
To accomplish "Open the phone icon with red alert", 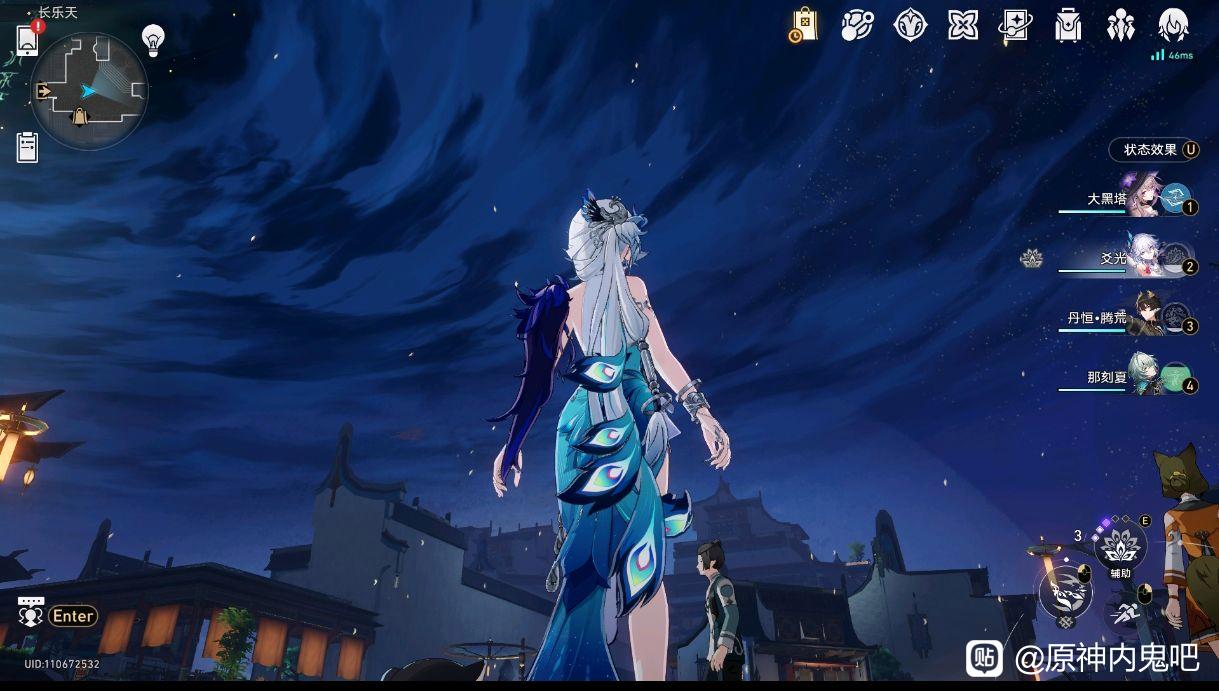I will pos(28,40).
